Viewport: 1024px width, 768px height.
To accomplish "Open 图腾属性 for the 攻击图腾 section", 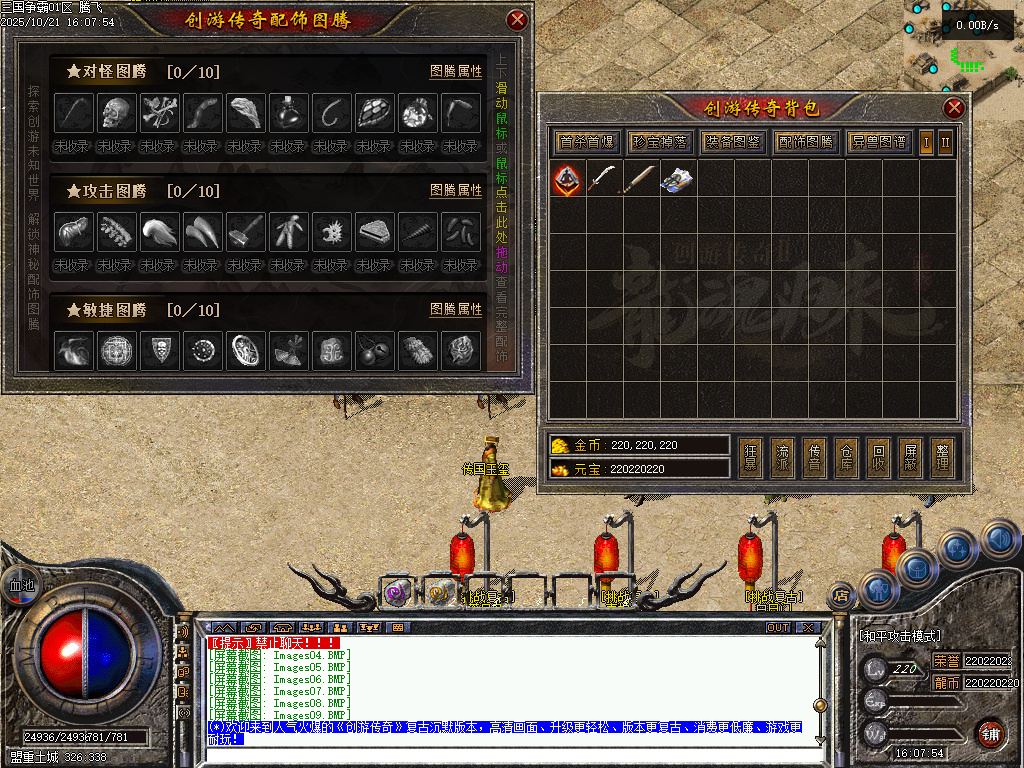I will [456, 190].
